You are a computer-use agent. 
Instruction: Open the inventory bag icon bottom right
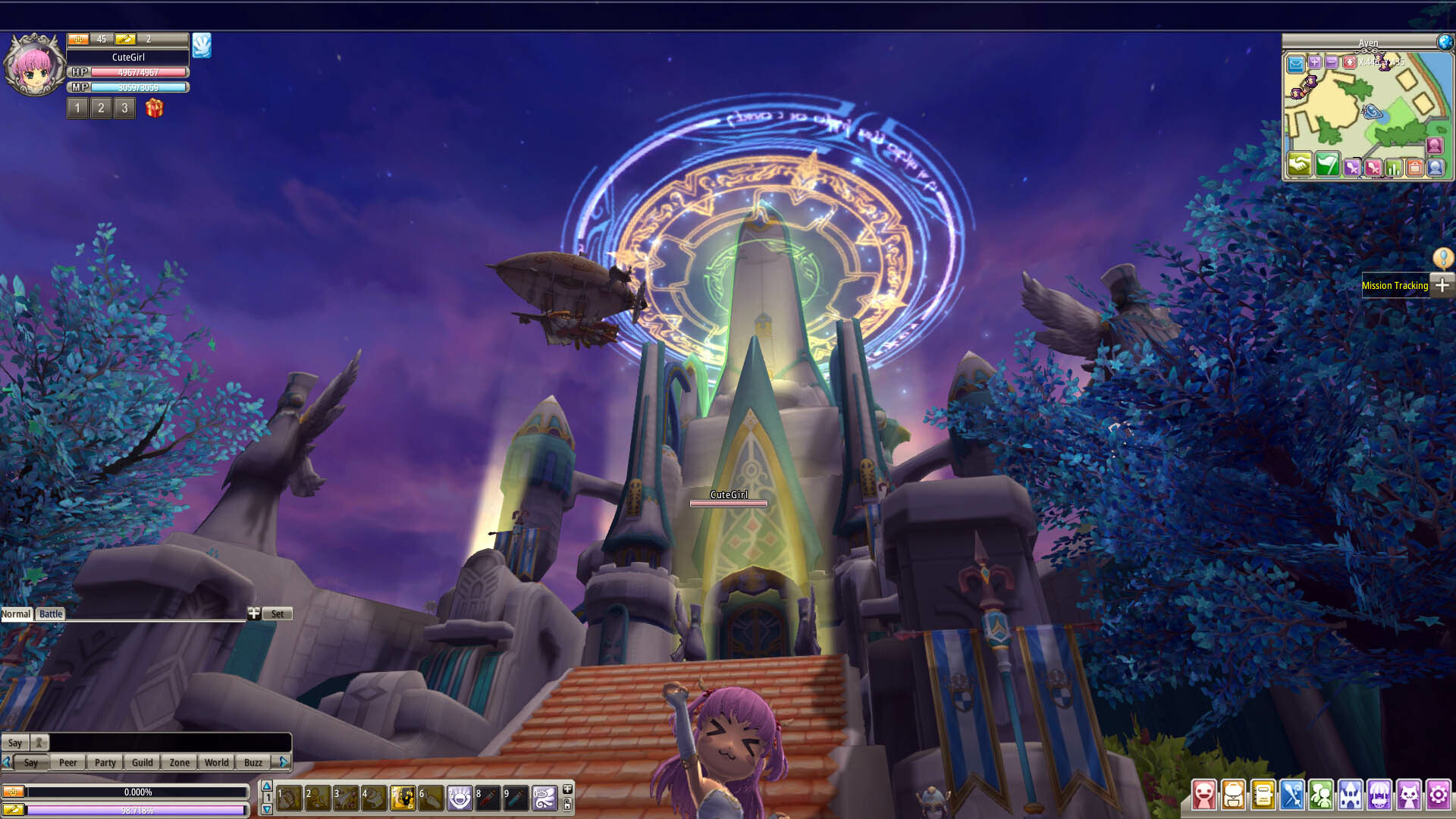point(1232,795)
